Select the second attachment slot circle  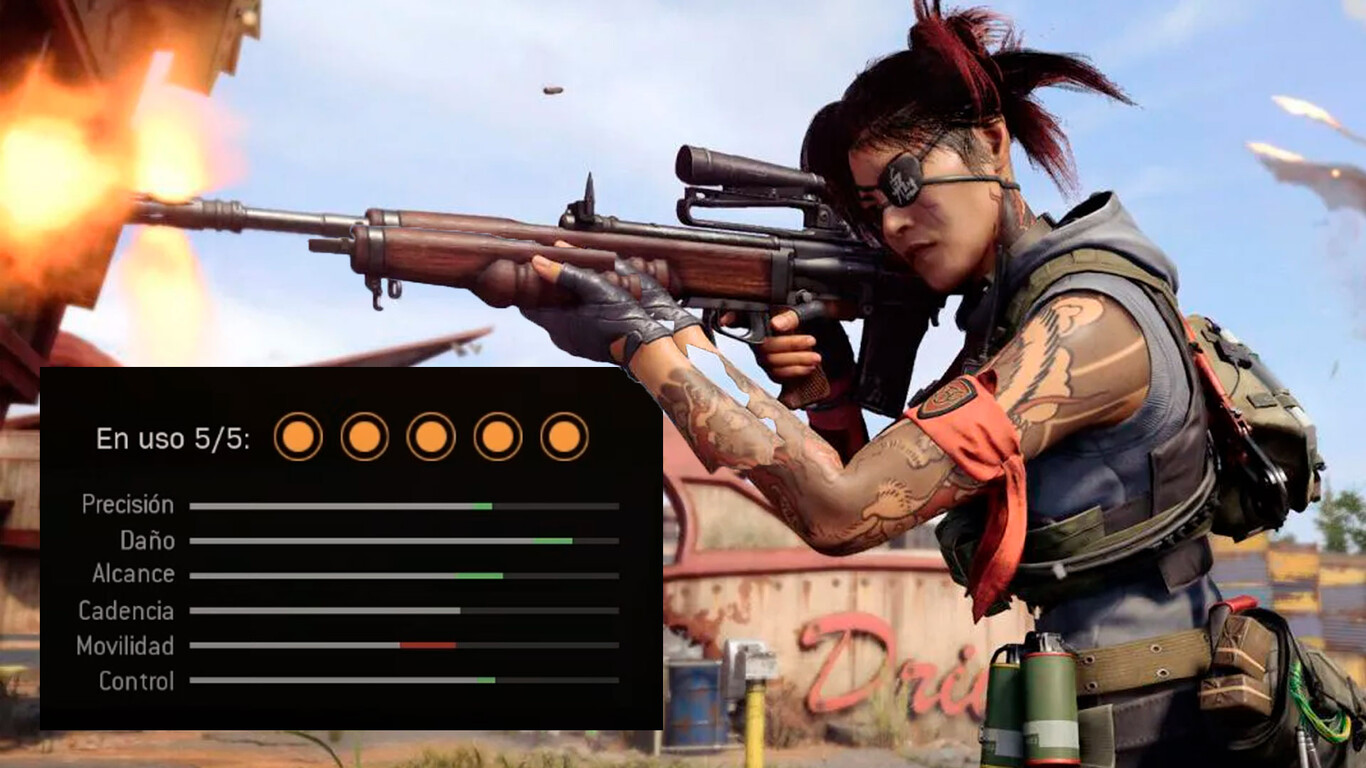pyautogui.click(x=362, y=437)
